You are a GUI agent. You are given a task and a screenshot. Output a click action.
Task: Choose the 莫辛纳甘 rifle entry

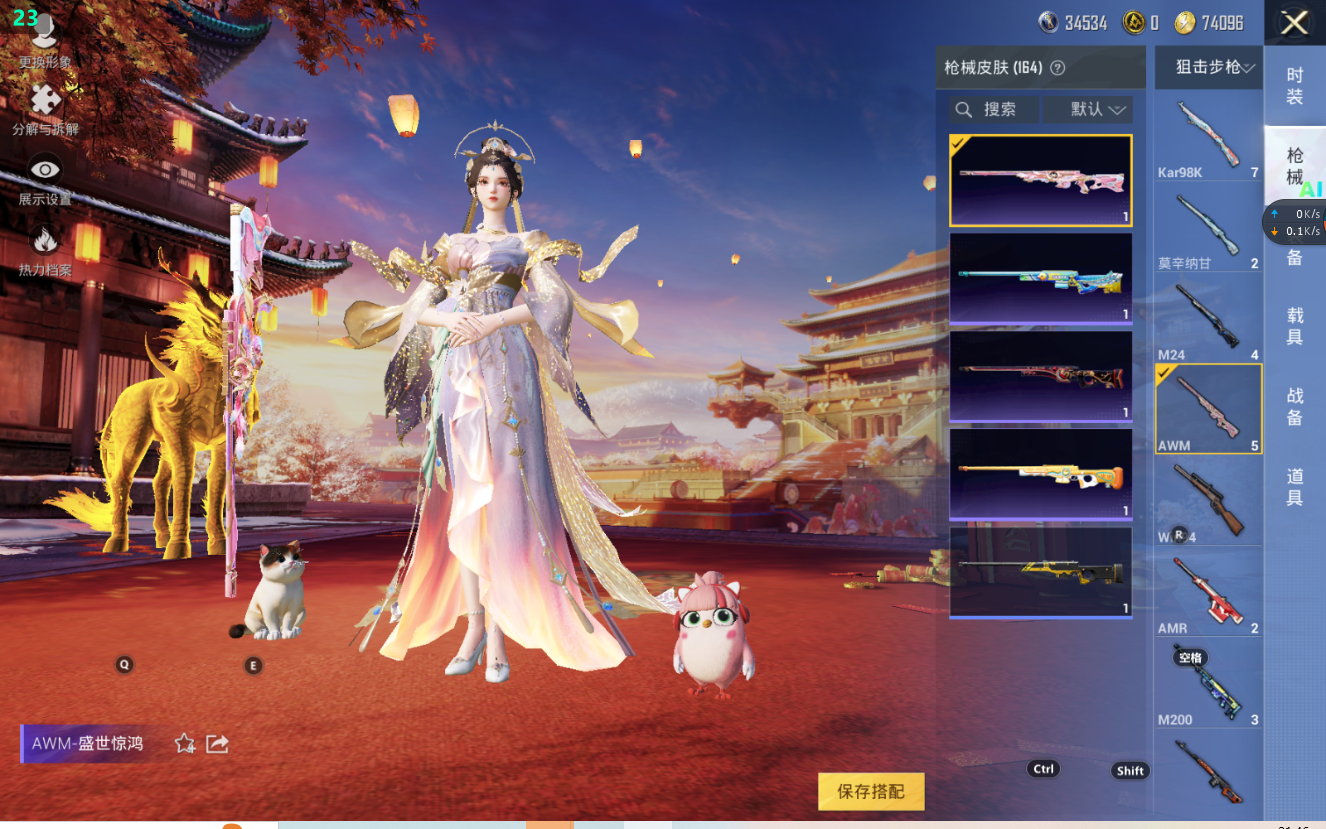click(x=1208, y=228)
